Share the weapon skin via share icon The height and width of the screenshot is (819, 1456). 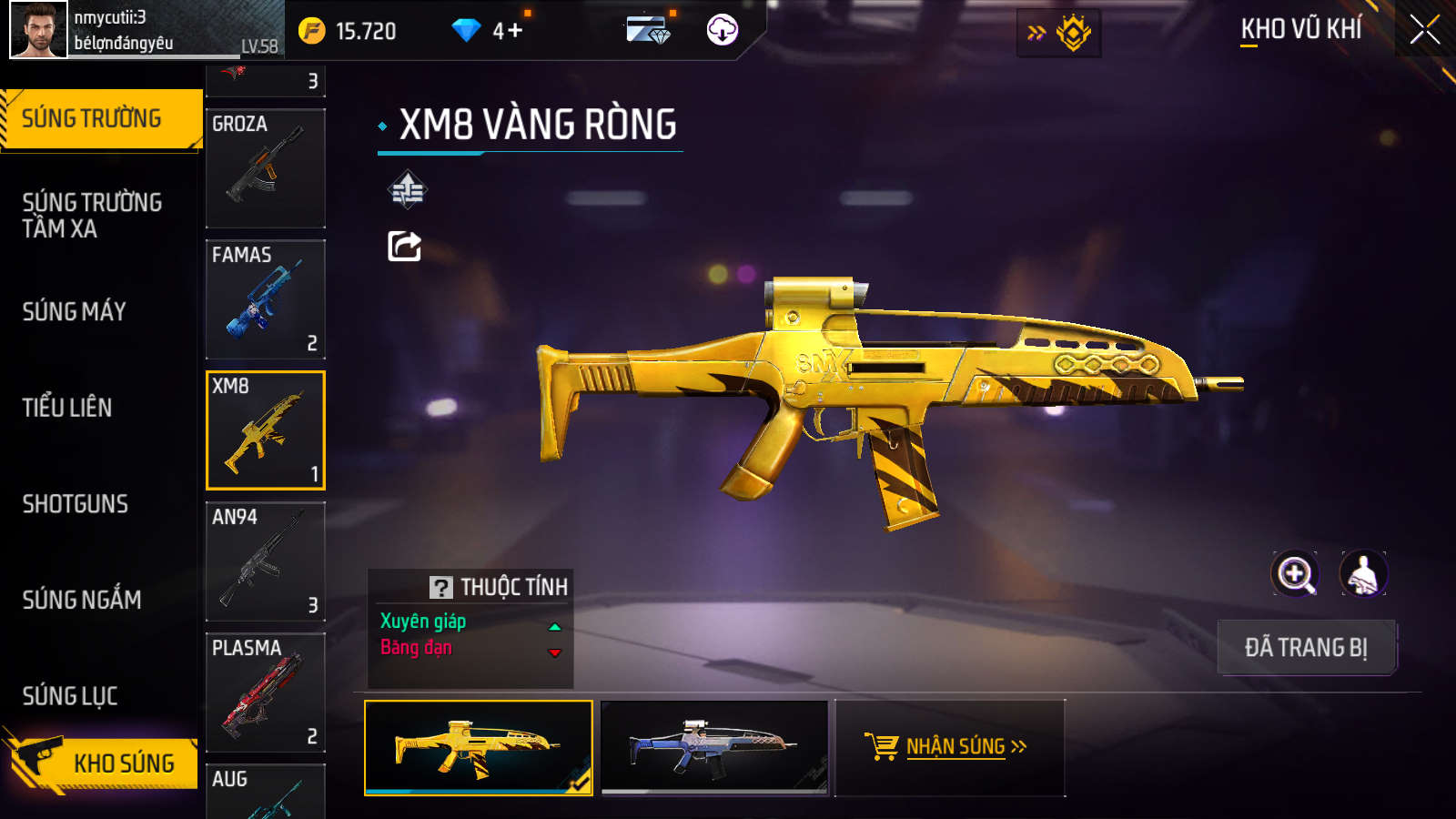click(405, 246)
